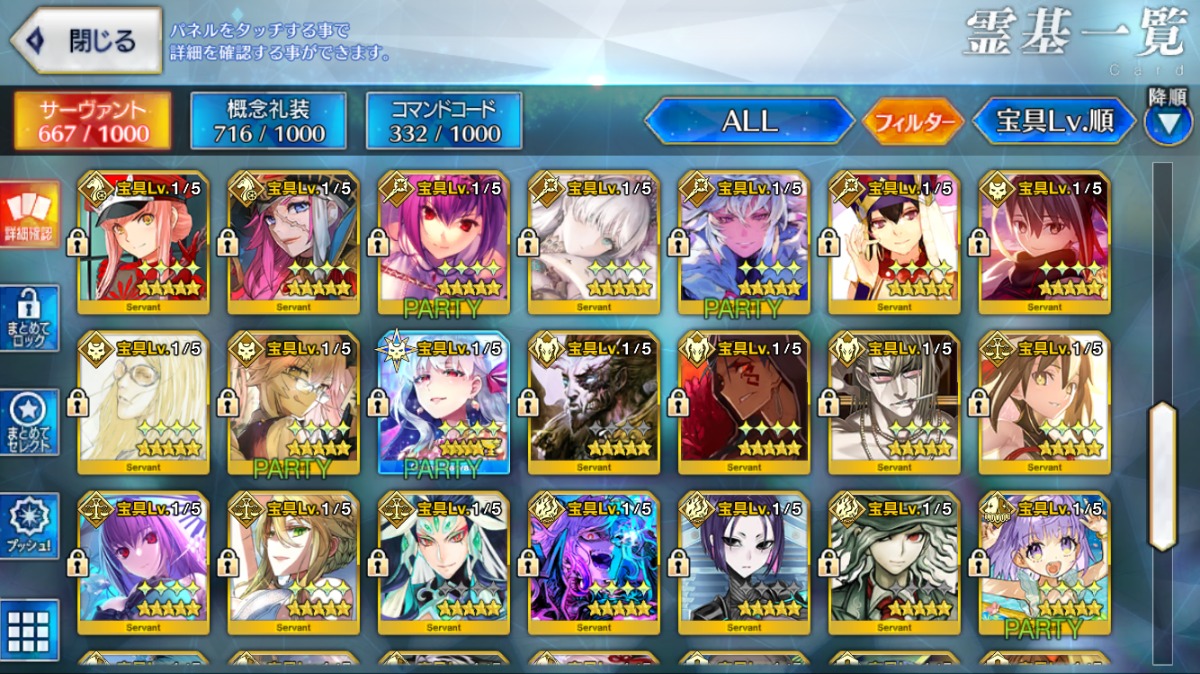The image size is (1200, 674).
Task: Use the まとめてロック bulk lock button
Action: 29,318
